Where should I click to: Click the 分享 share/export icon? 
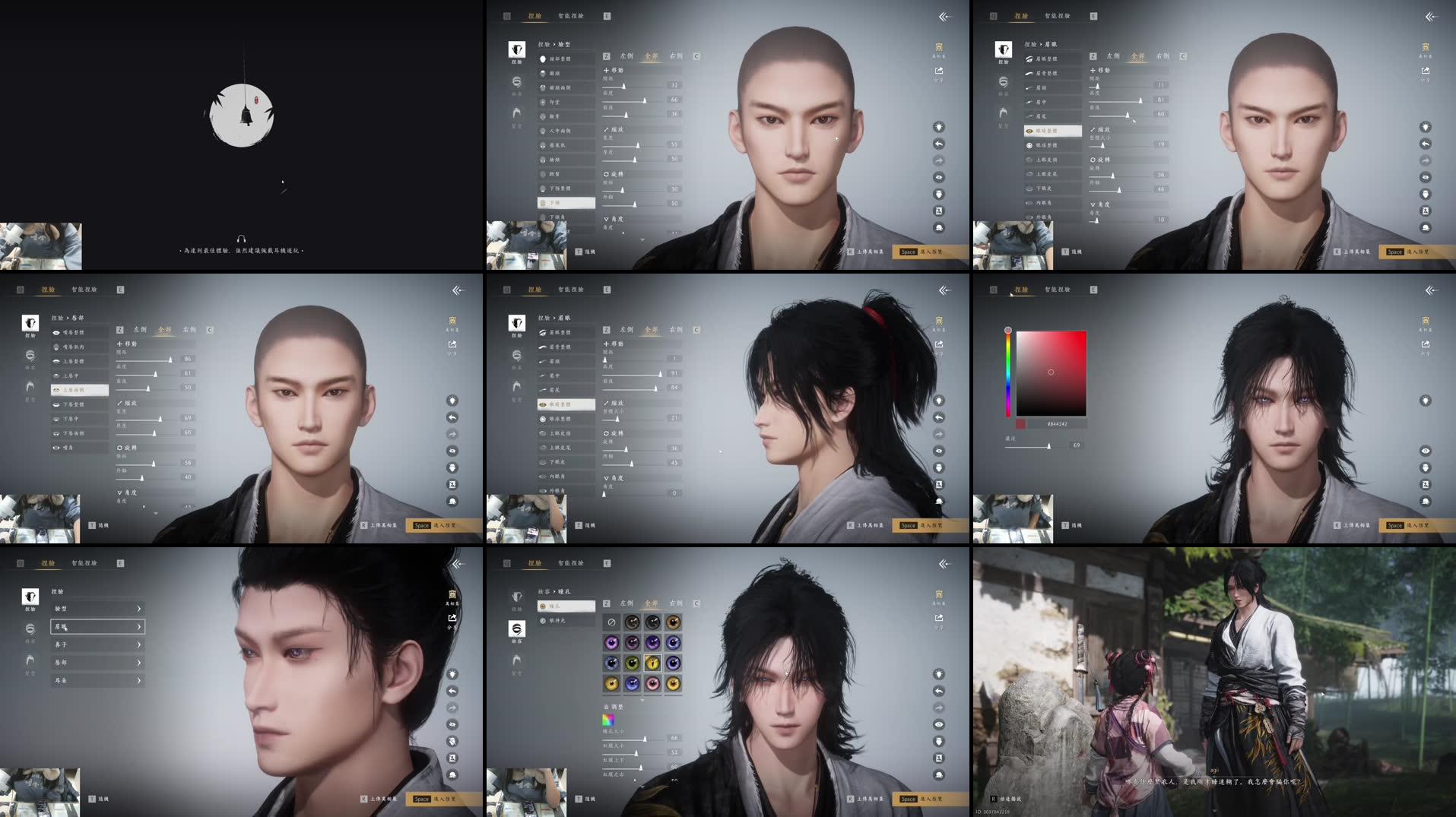[937, 70]
